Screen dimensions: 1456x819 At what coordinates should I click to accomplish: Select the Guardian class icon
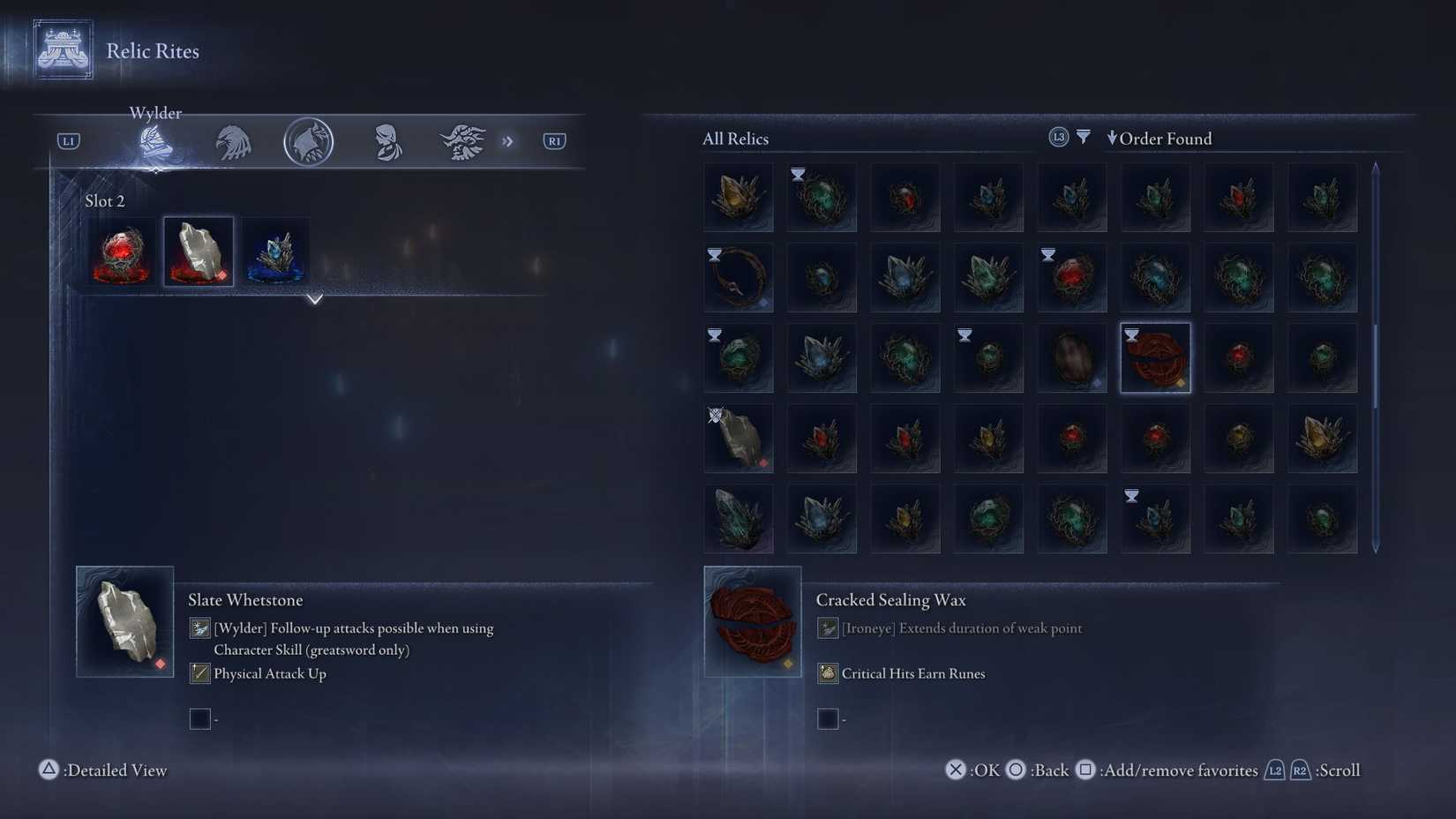231,142
